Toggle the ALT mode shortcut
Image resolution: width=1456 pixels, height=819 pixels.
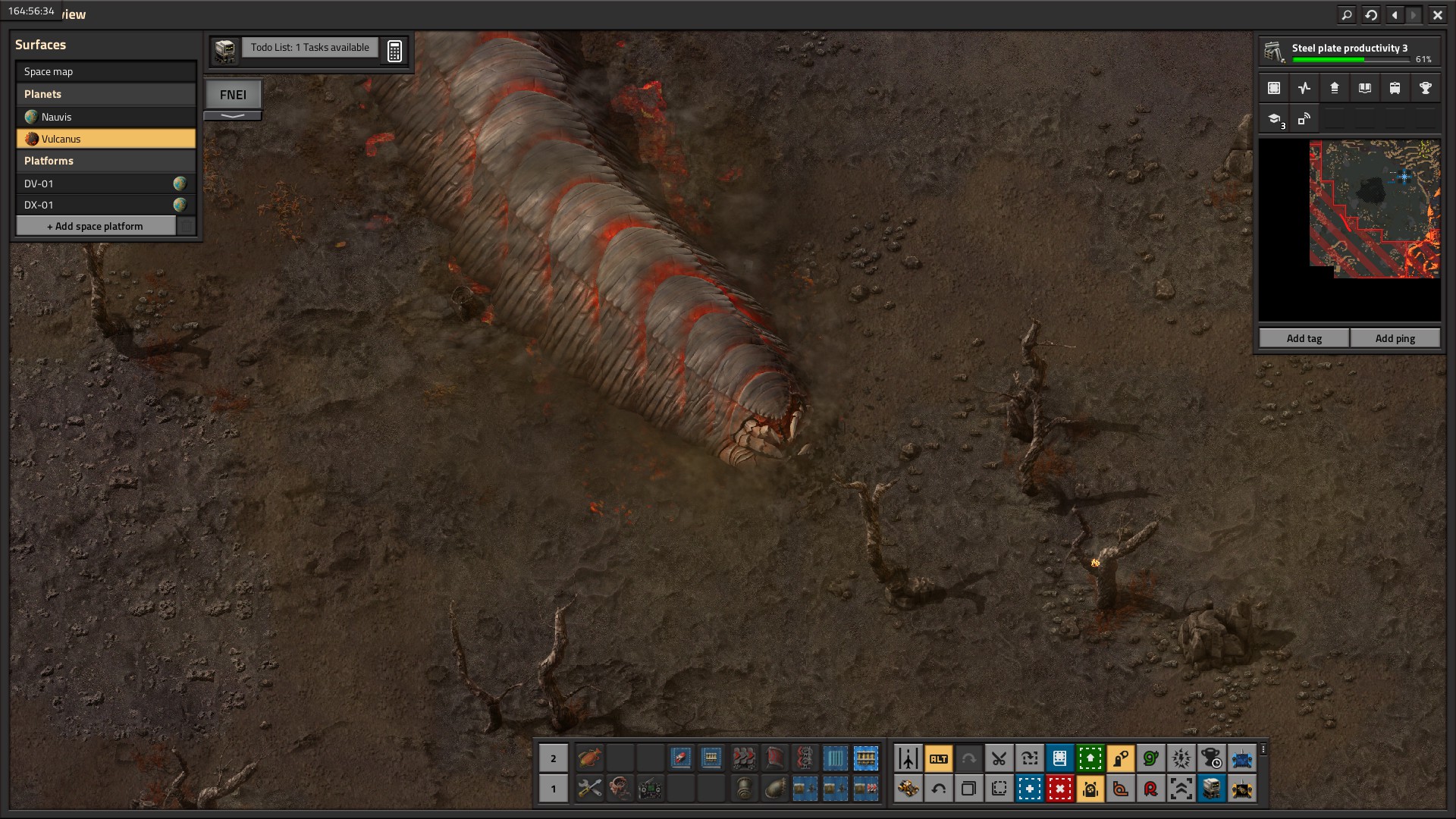(x=938, y=758)
